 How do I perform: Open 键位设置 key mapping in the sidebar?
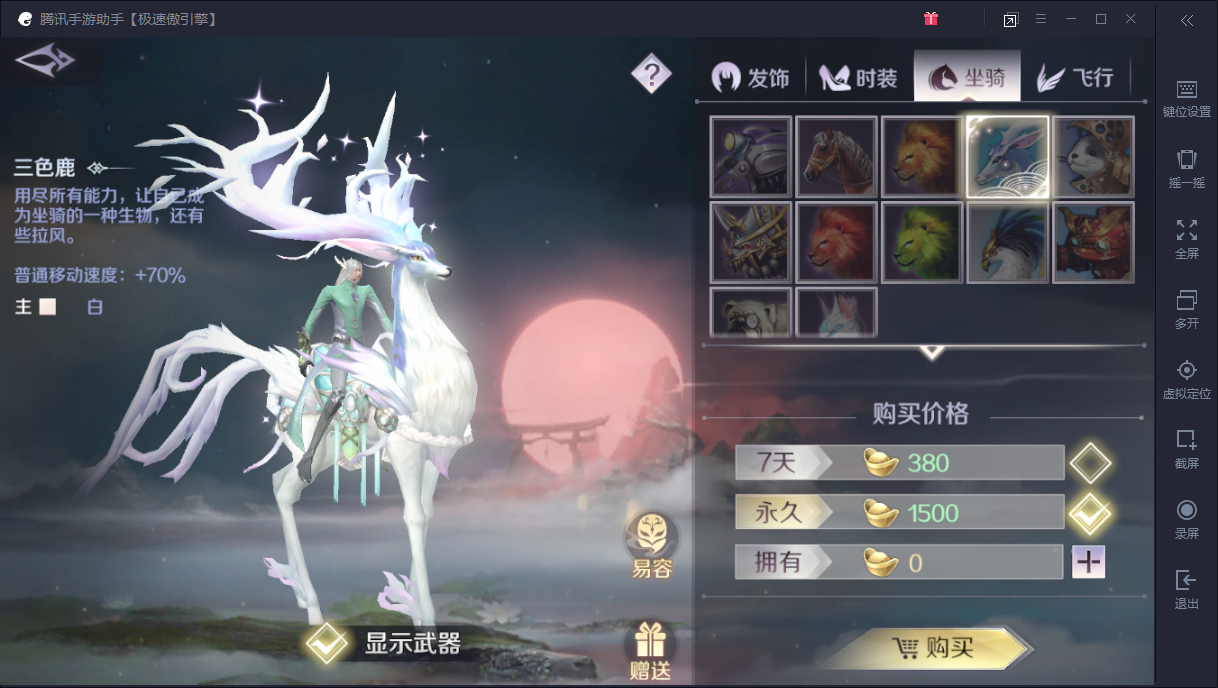(x=1186, y=98)
